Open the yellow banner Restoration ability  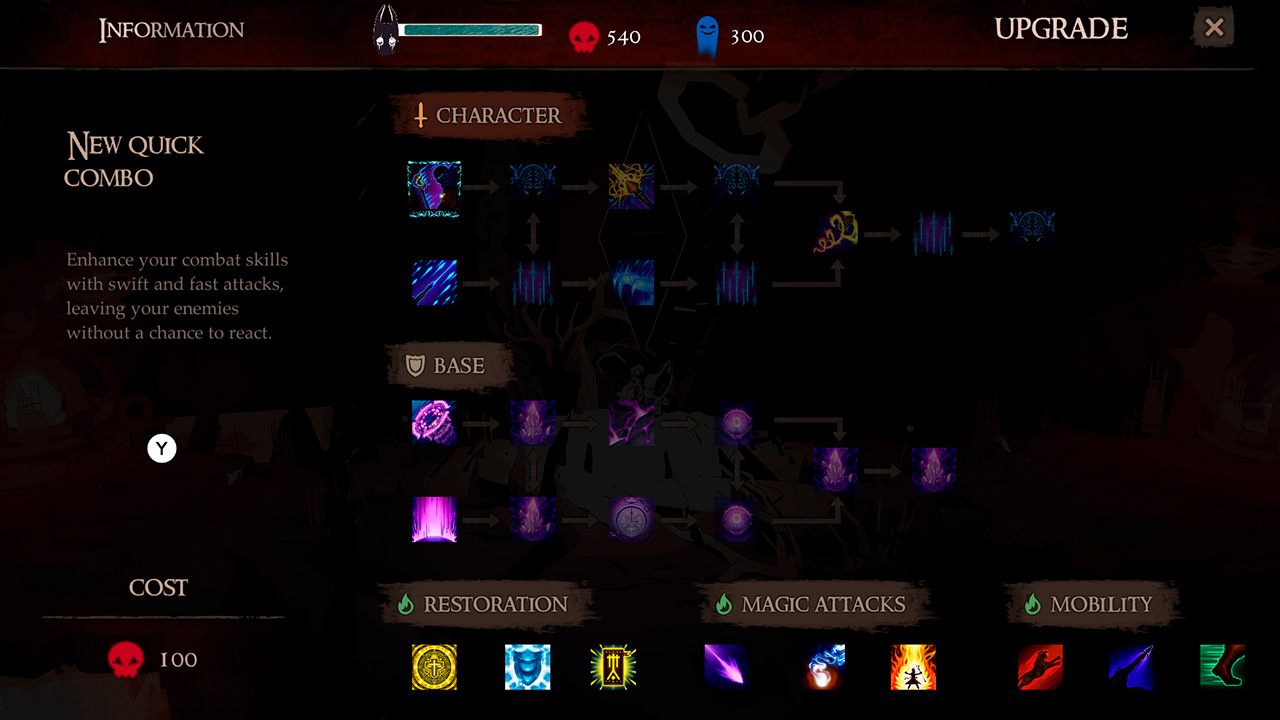613,667
